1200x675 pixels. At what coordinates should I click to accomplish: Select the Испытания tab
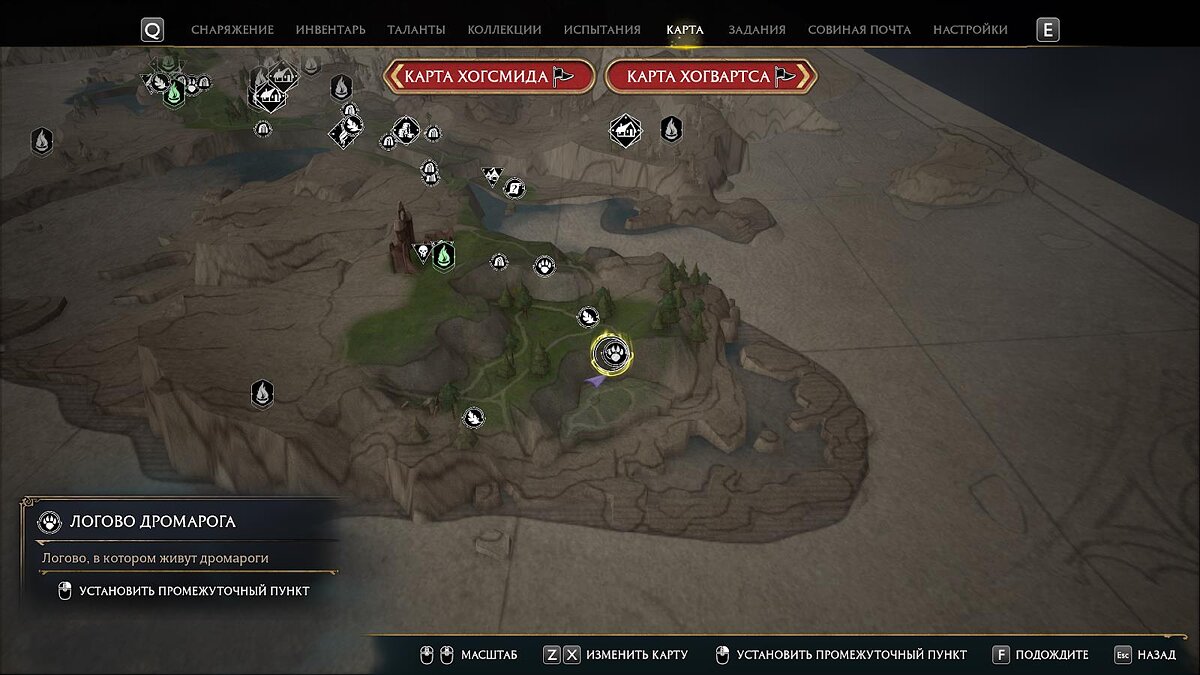[x=602, y=30]
